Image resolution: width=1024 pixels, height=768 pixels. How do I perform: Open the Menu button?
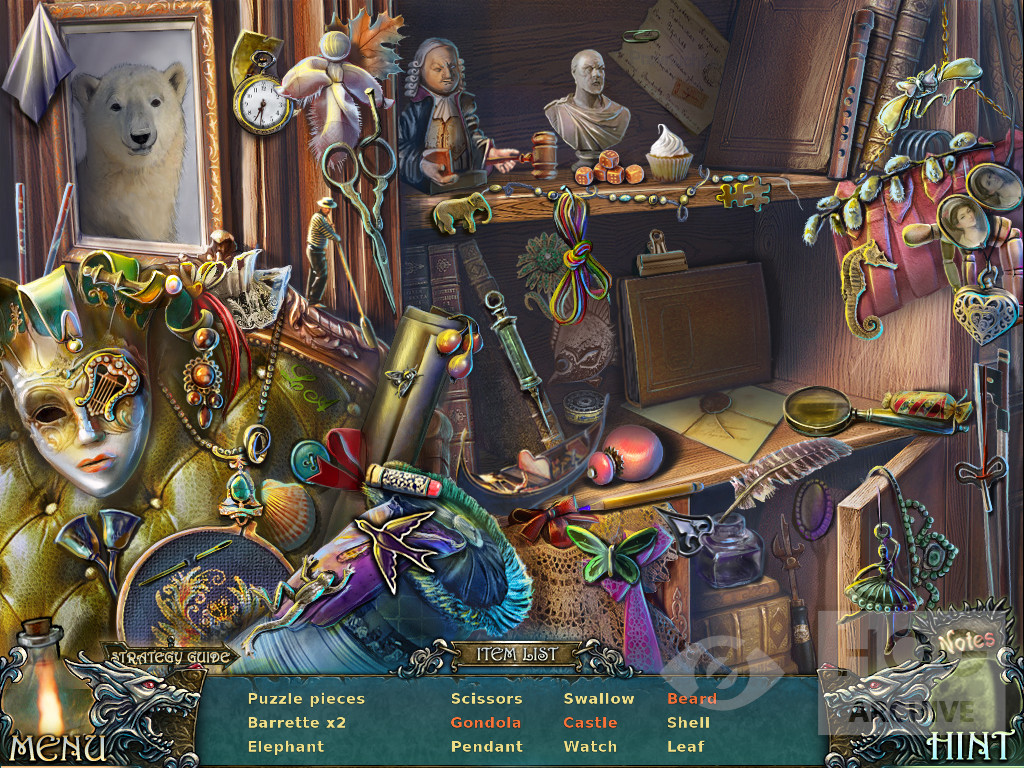(57, 746)
